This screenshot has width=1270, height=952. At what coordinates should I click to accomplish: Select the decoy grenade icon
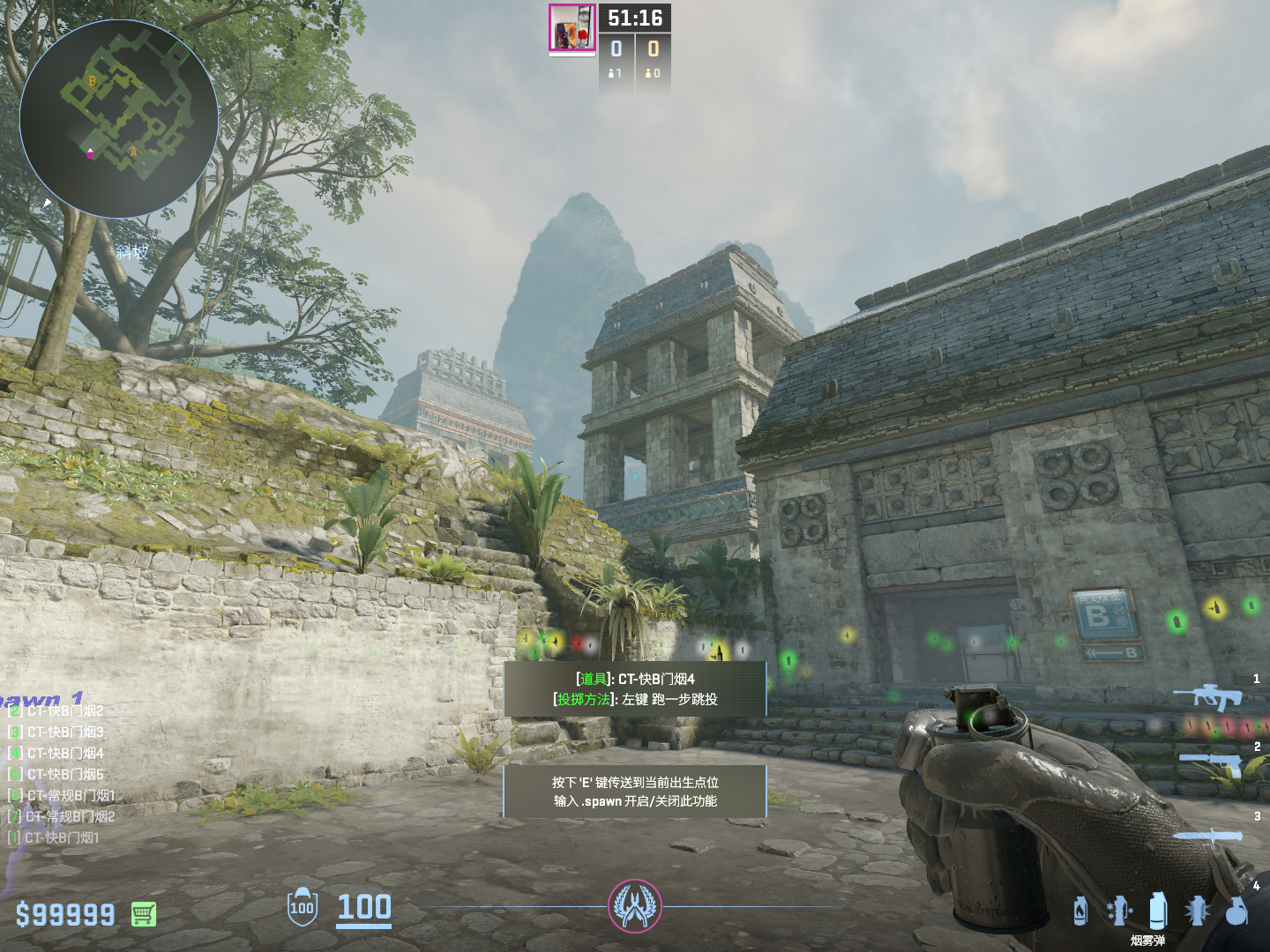(x=1118, y=911)
